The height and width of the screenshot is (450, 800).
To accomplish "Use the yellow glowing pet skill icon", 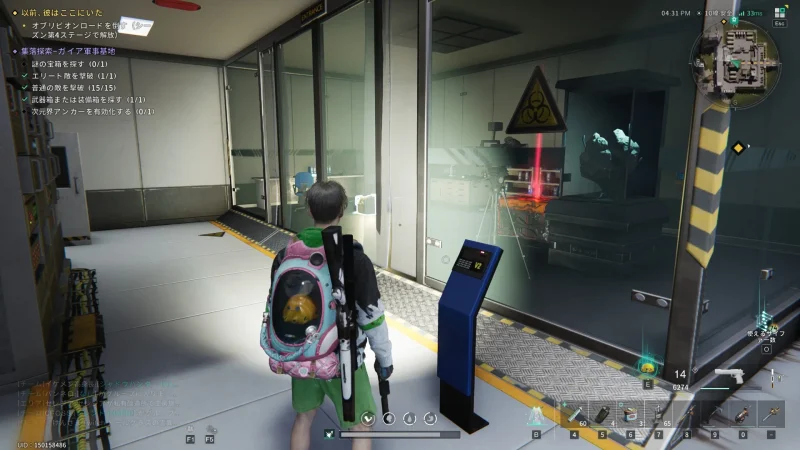I will coord(649,366).
